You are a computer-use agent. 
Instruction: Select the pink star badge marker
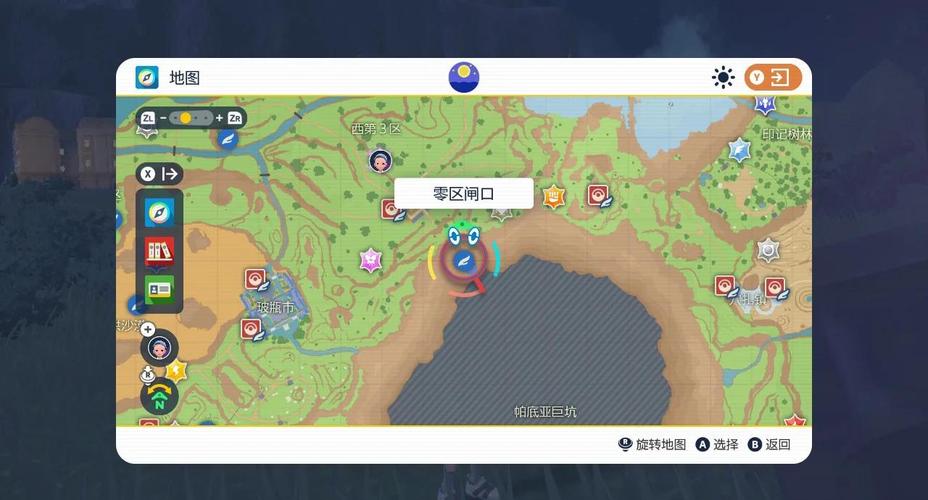[371, 259]
